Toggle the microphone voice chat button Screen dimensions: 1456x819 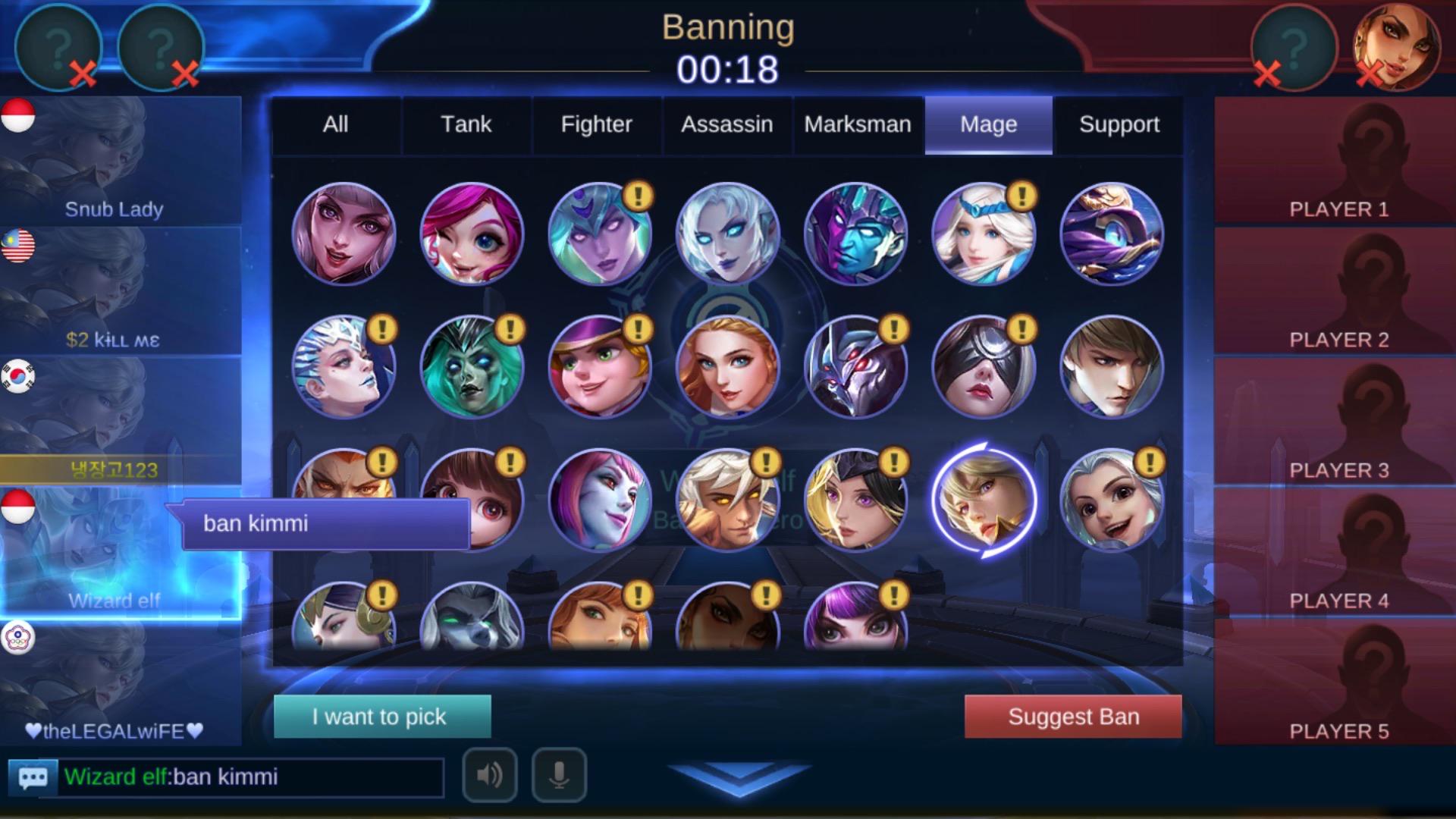point(559,775)
